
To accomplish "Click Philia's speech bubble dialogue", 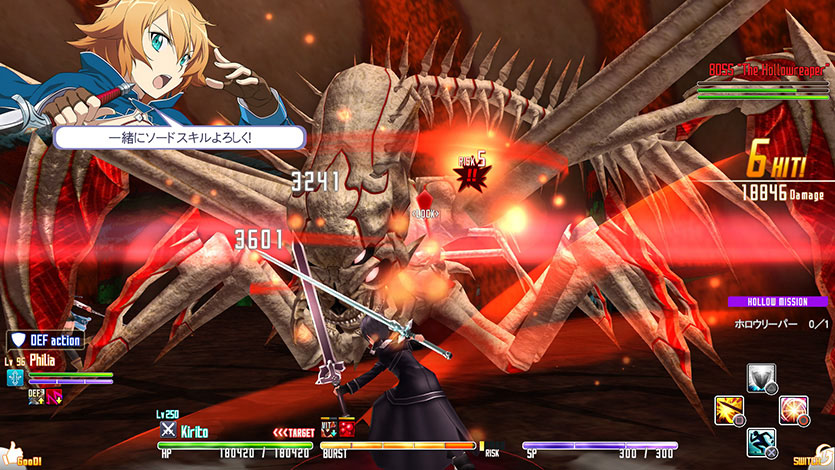I will [x=179, y=138].
